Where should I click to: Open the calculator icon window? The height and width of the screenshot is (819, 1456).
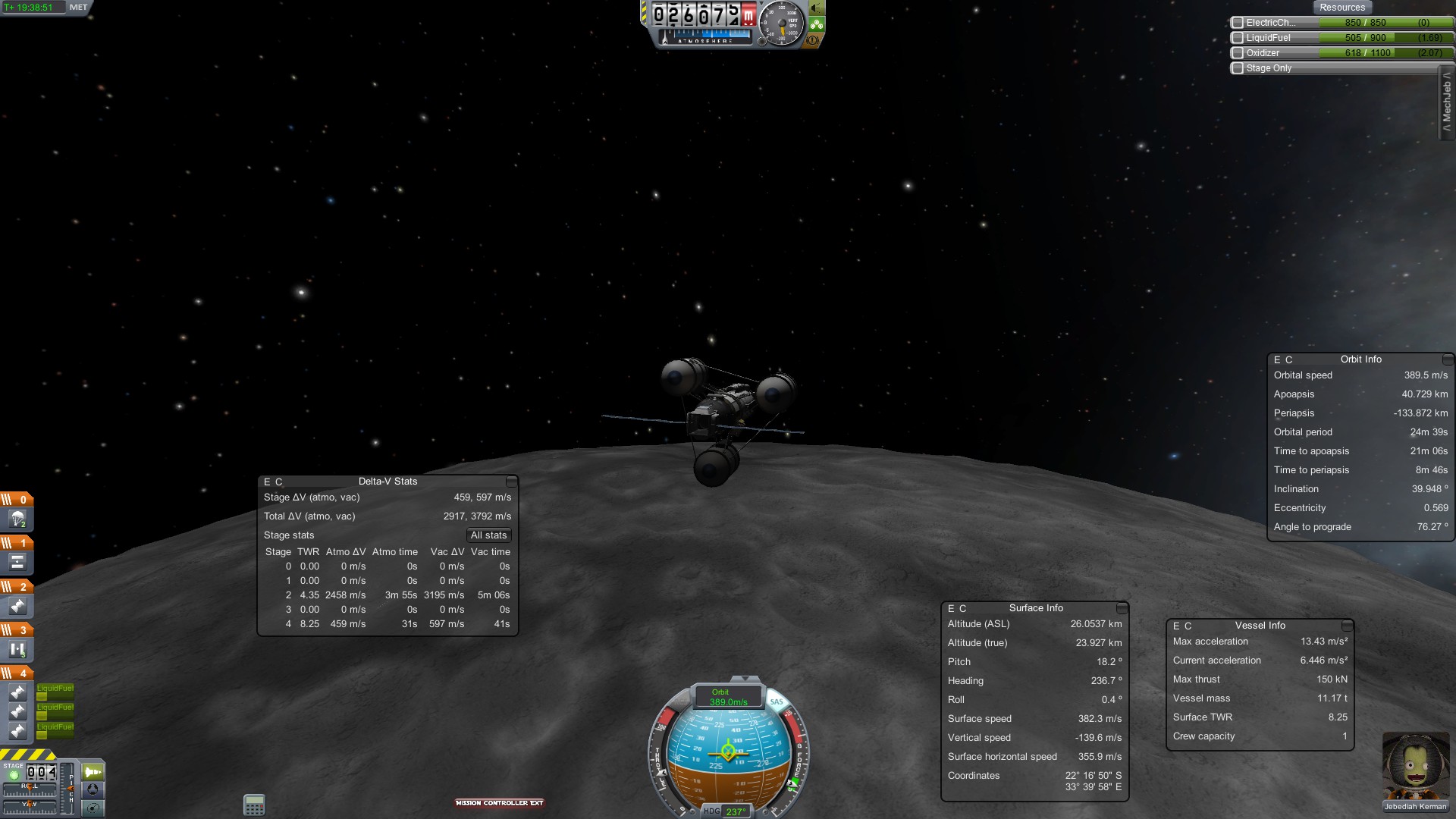click(254, 805)
